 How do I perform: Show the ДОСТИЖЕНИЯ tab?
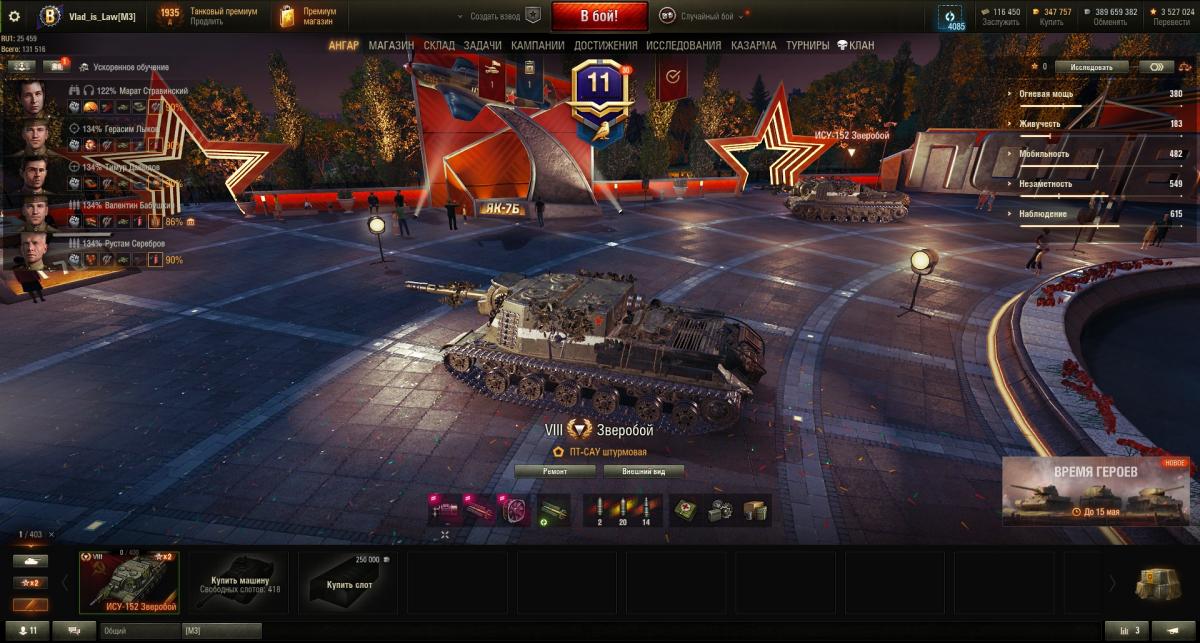point(606,45)
